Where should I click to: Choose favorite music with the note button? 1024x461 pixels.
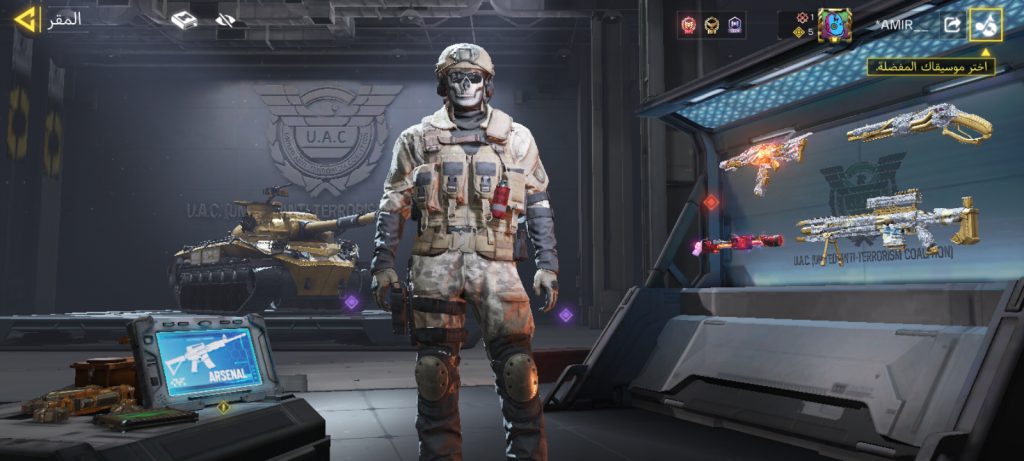(x=985, y=25)
